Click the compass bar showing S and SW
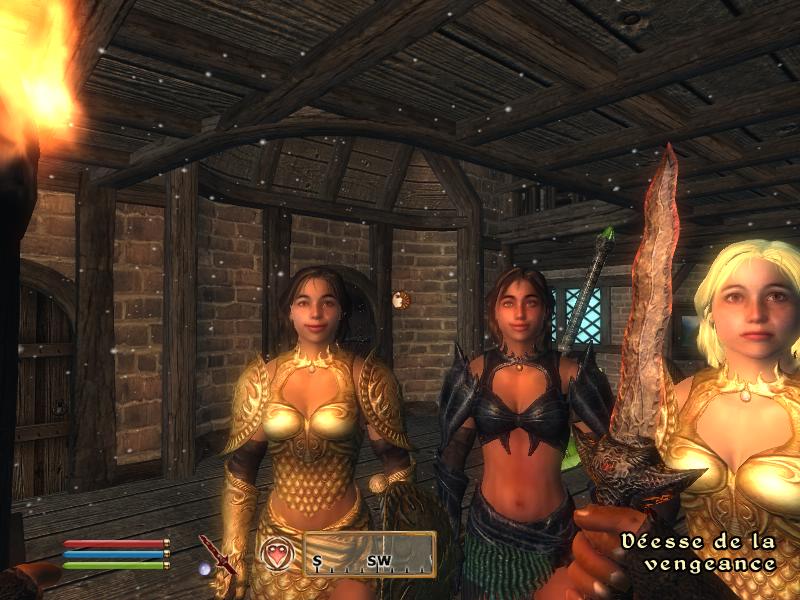The image size is (800, 600). [369, 555]
